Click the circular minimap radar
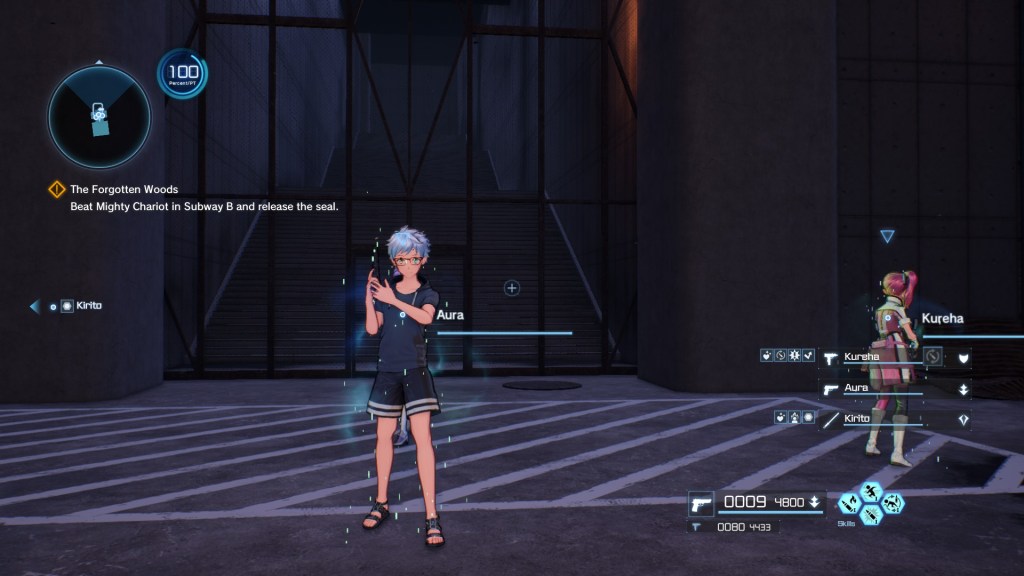 point(99,118)
